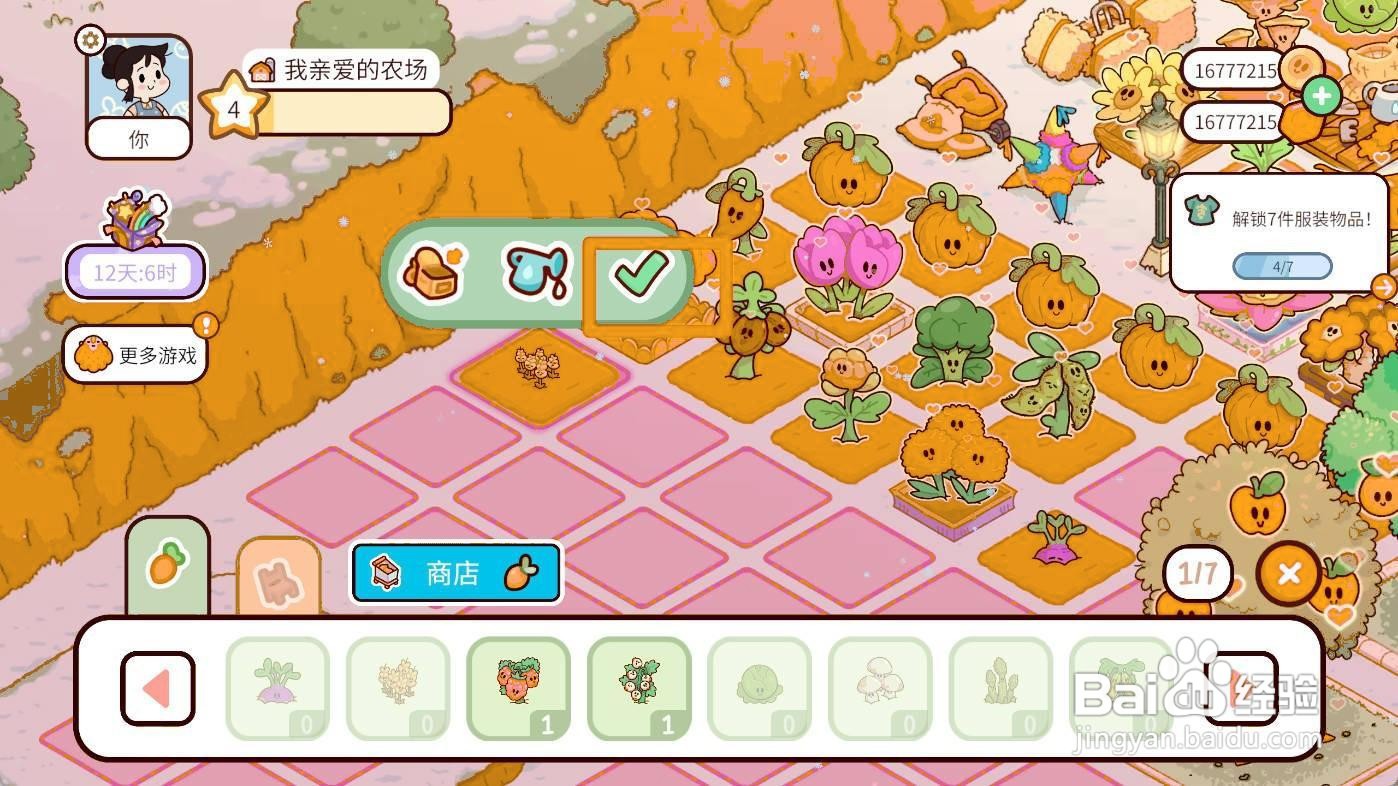Close planting mode with the X button

(x=1288, y=573)
